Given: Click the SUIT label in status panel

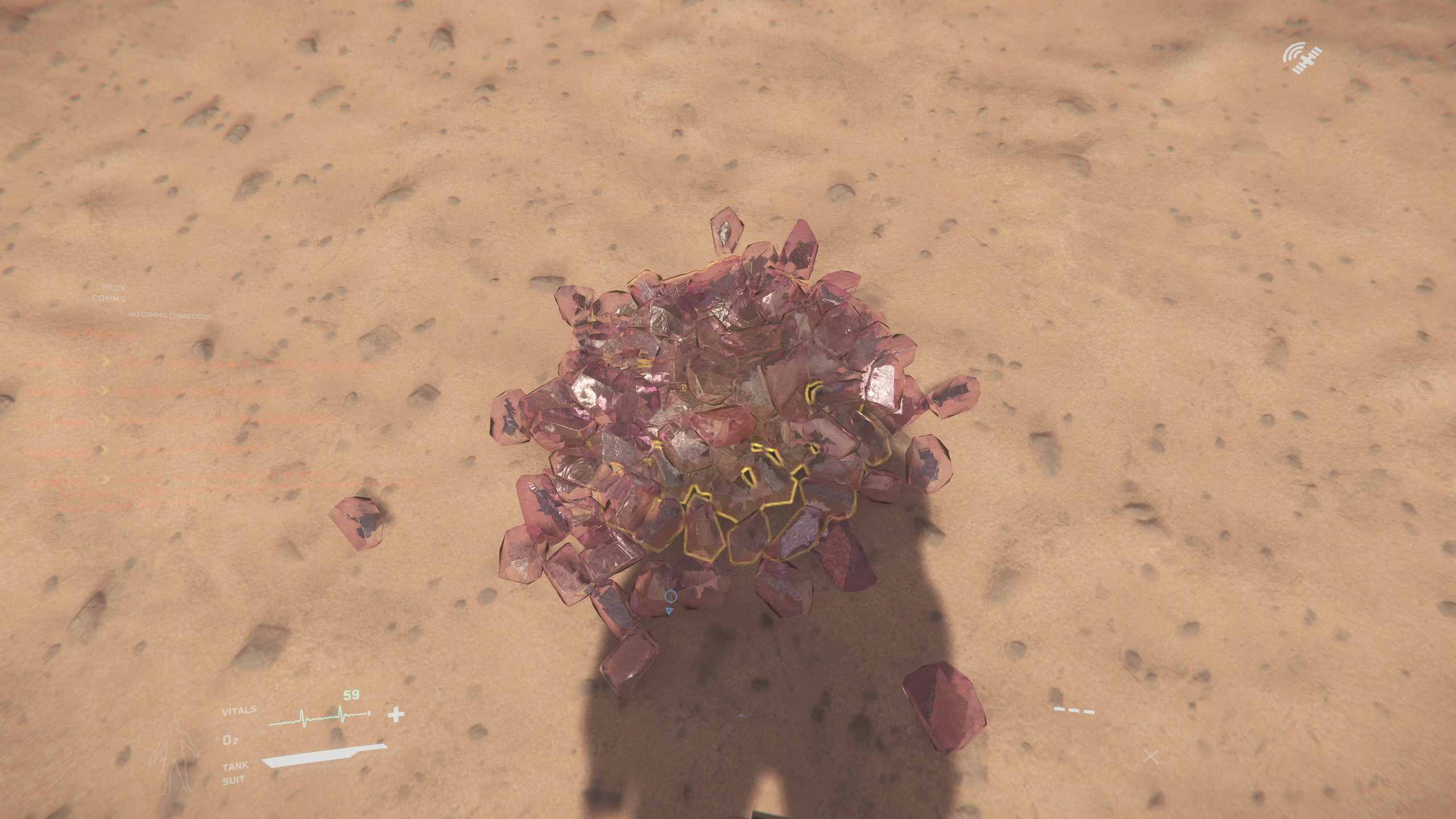Looking at the screenshot, I should (234, 779).
